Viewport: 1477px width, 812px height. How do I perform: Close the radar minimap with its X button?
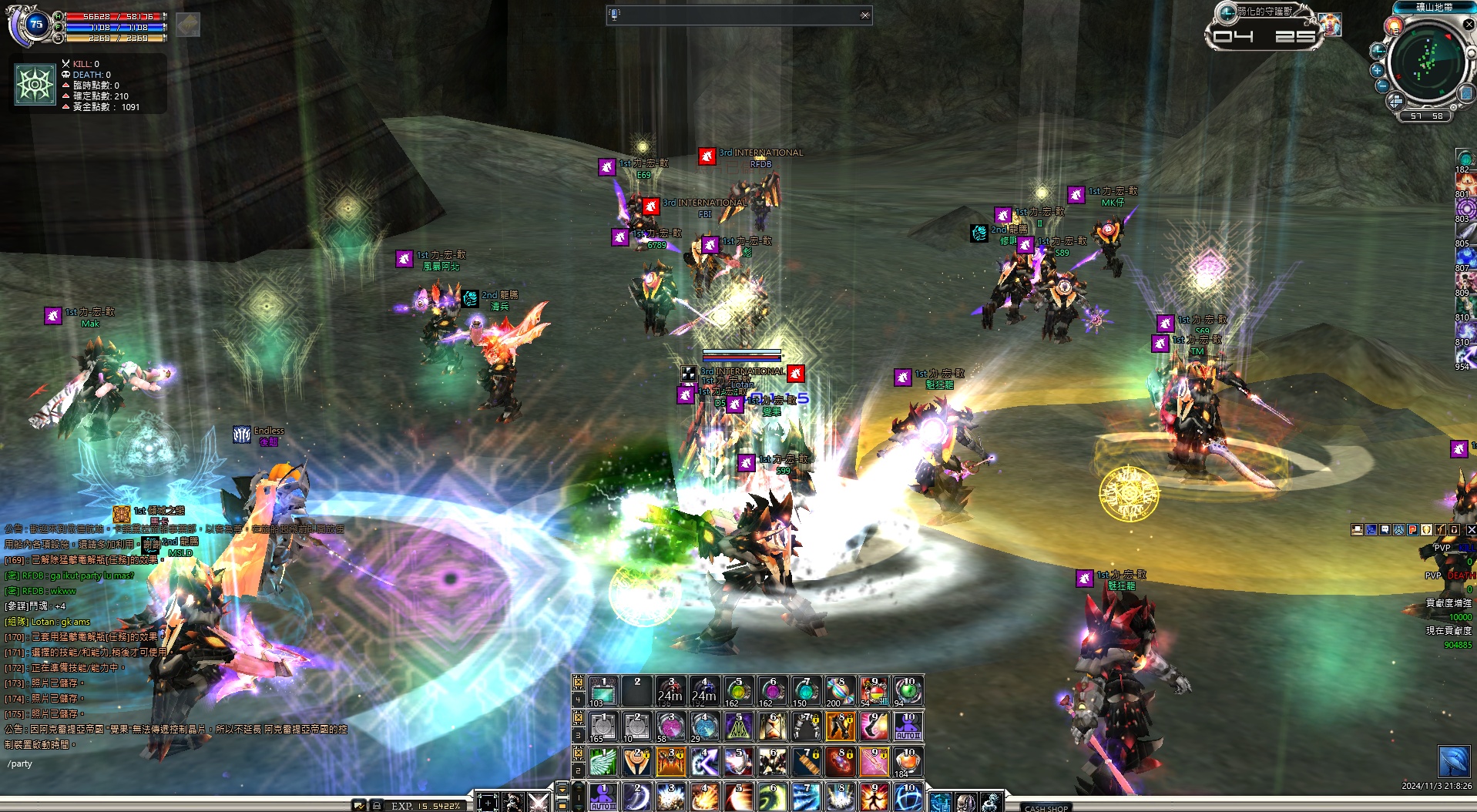[x=1469, y=25]
